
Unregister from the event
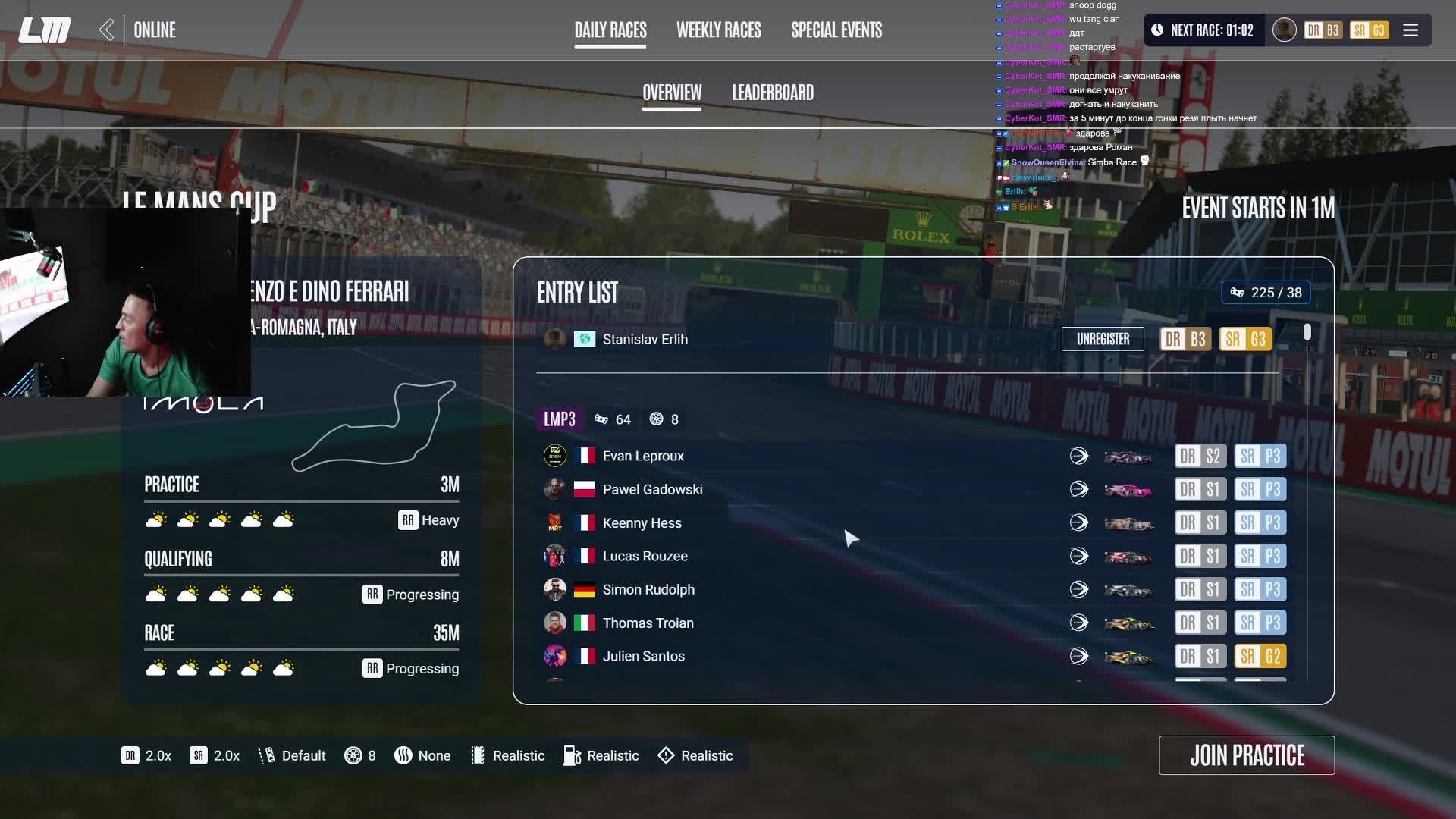1103,339
